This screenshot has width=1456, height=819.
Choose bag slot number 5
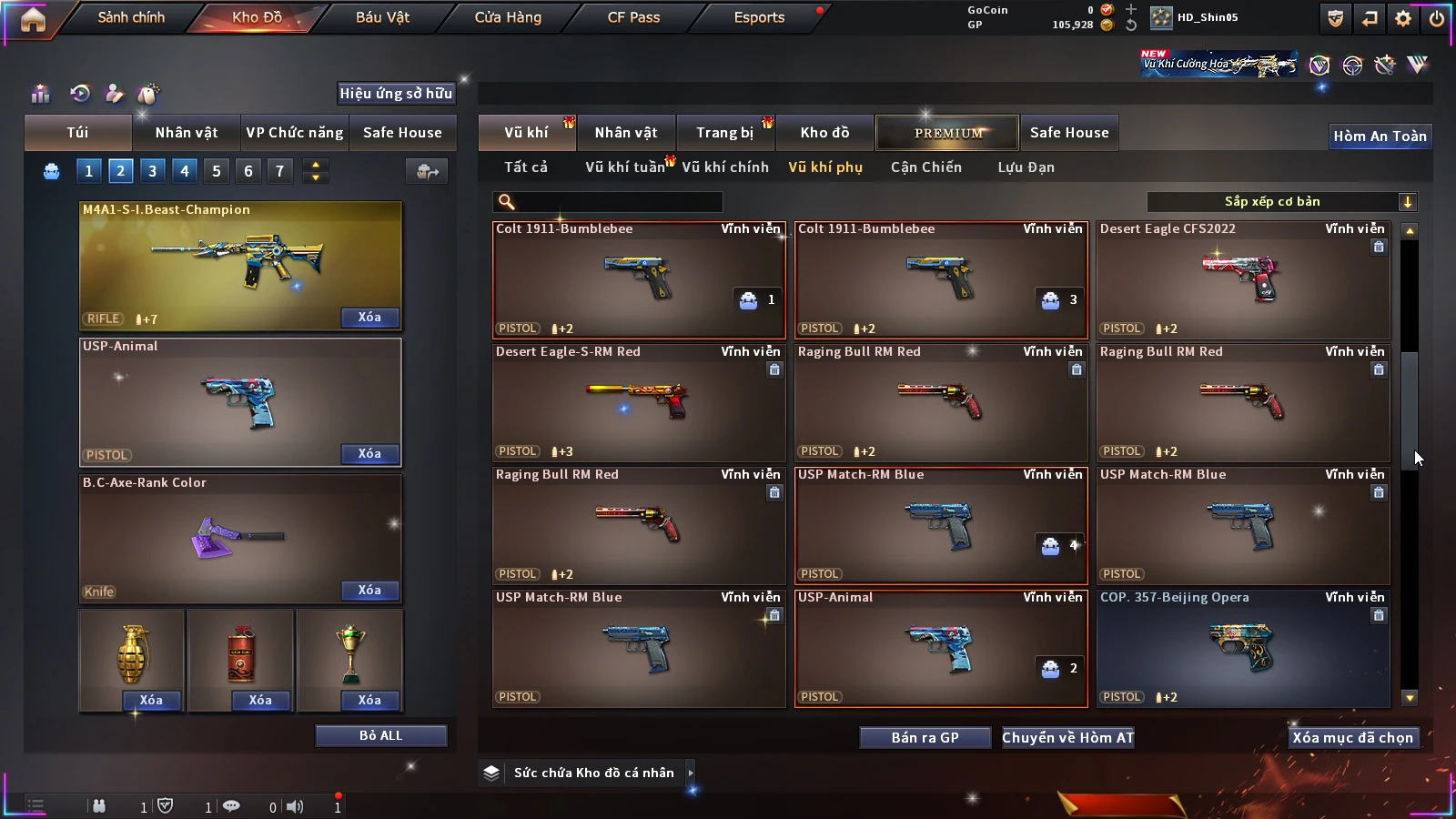point(217,171)
